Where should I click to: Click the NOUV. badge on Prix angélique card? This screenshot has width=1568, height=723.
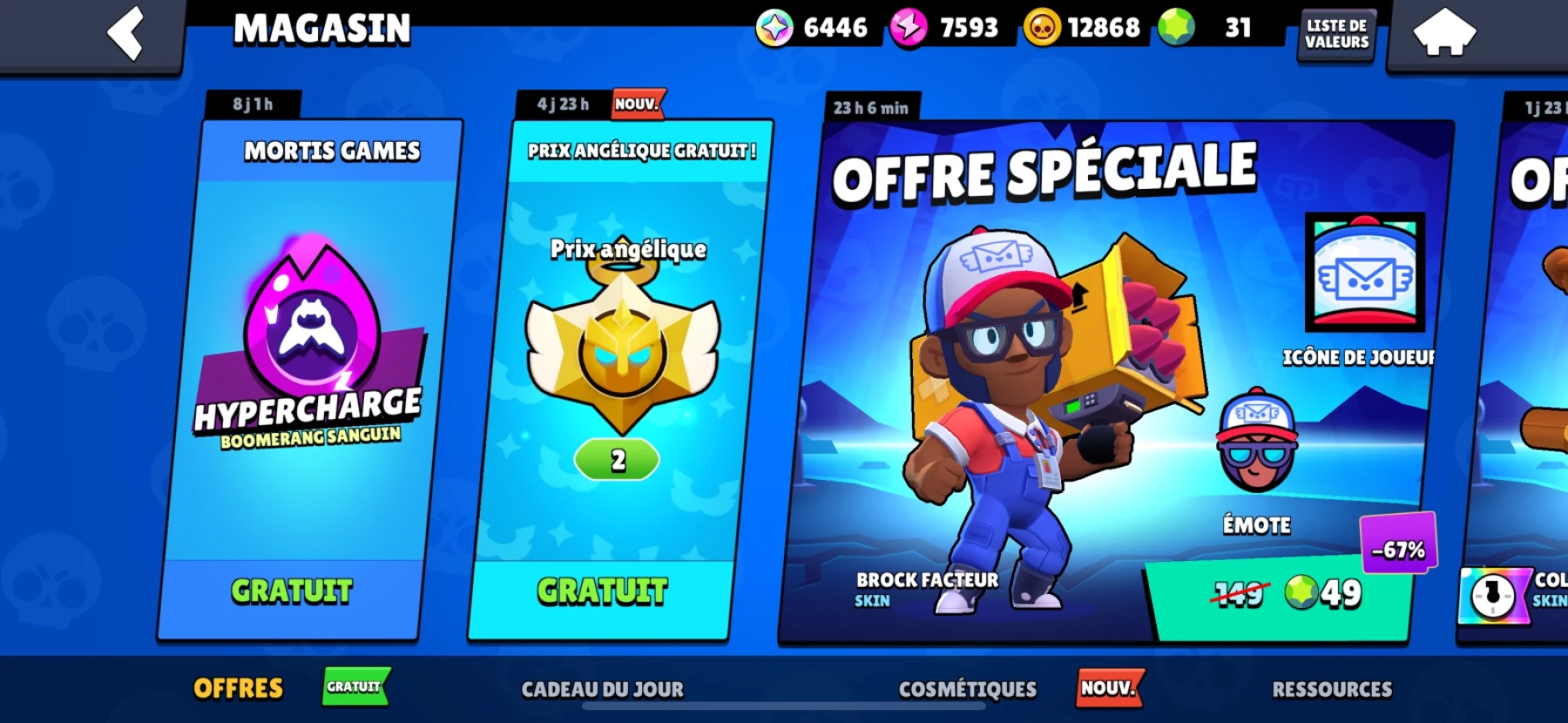point(638,103)
